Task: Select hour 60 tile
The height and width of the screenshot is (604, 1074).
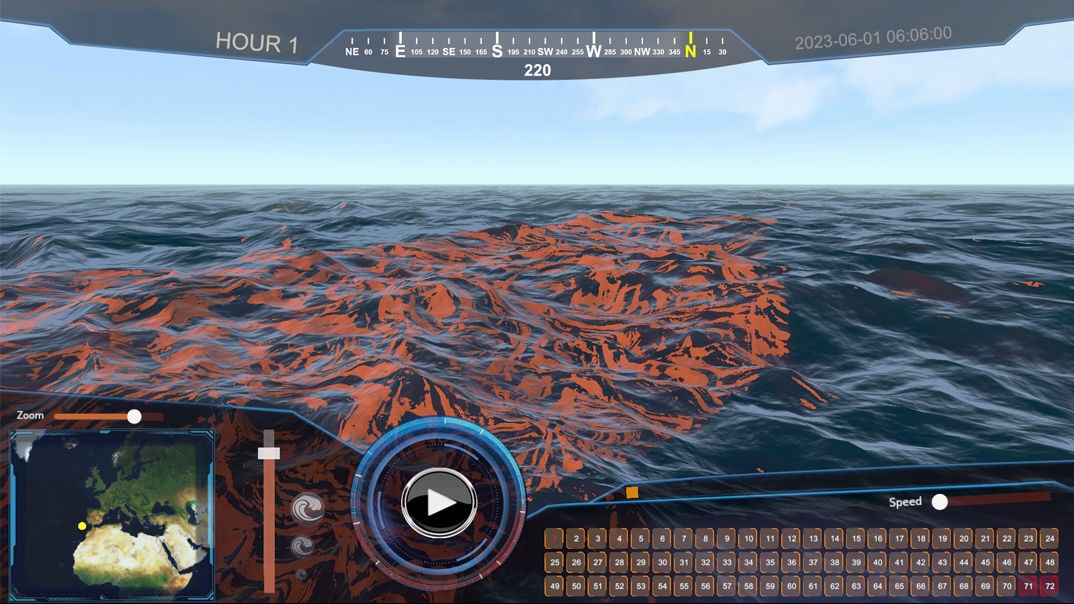Action: (x=791, y=587)
